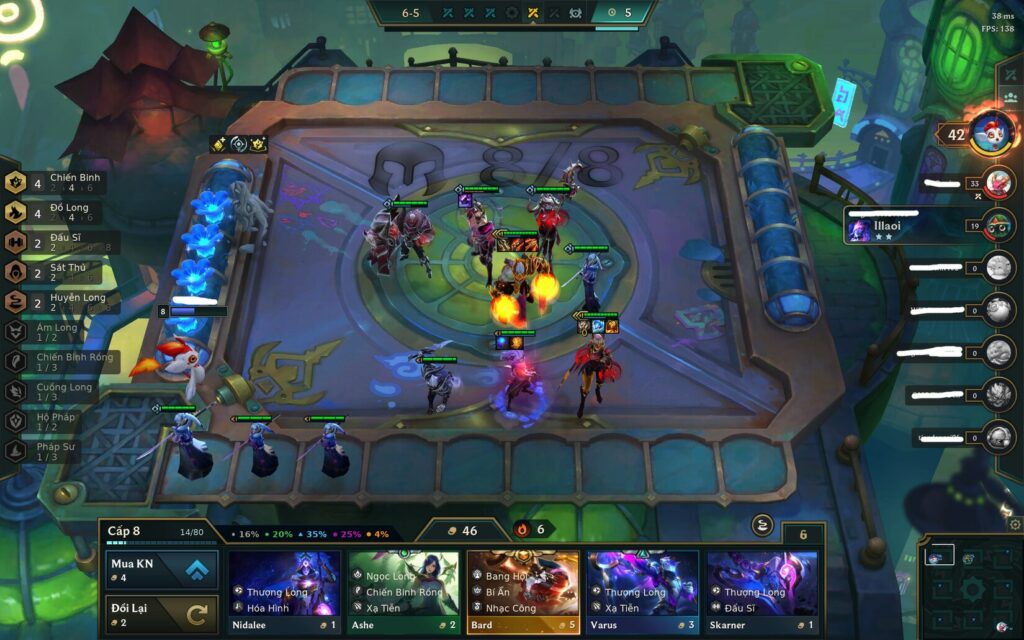Select the Bard shop card

coord(523,592)
